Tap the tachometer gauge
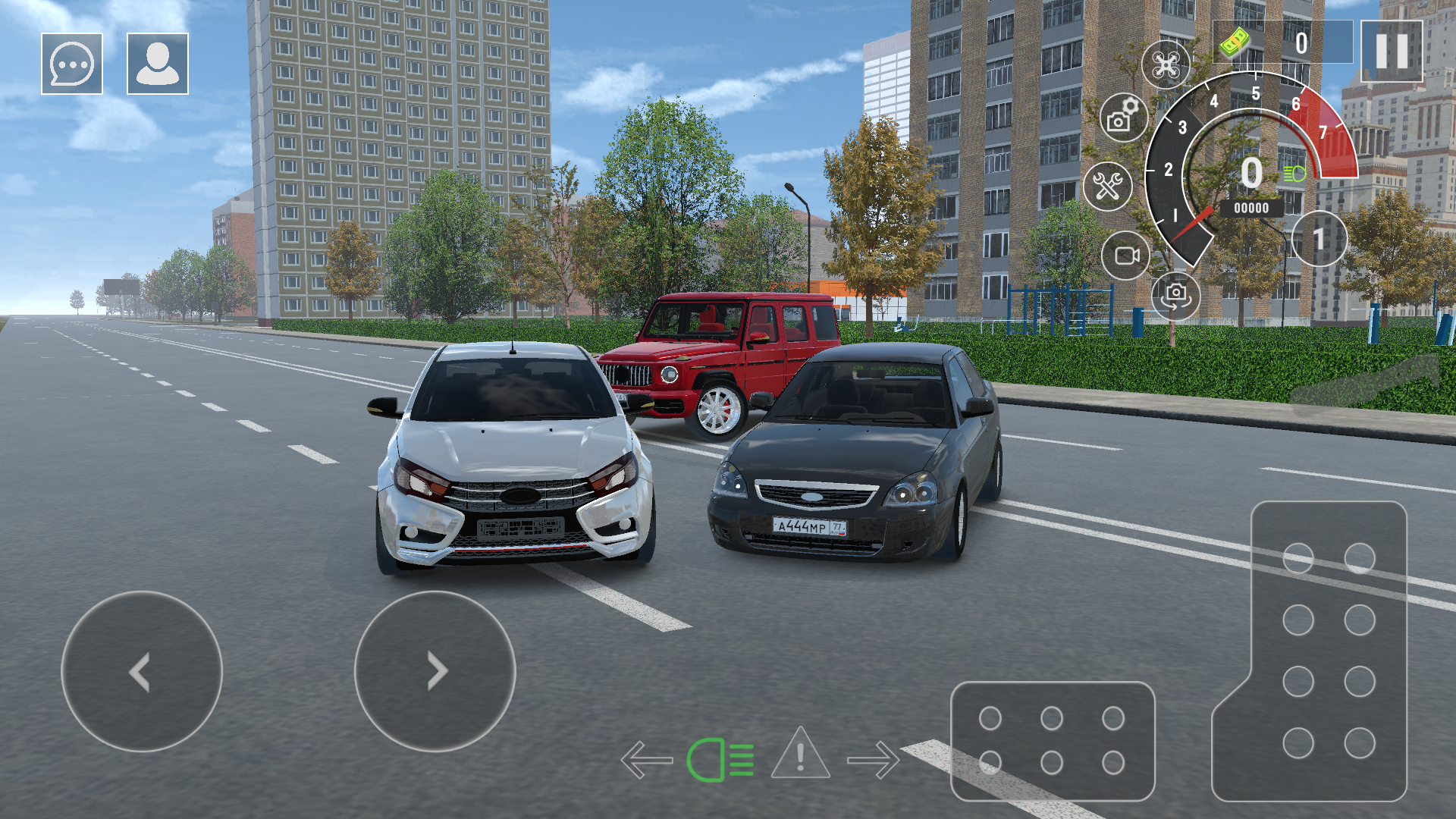Viewport: 1456px width, 819px height. tap(1251, 174)
